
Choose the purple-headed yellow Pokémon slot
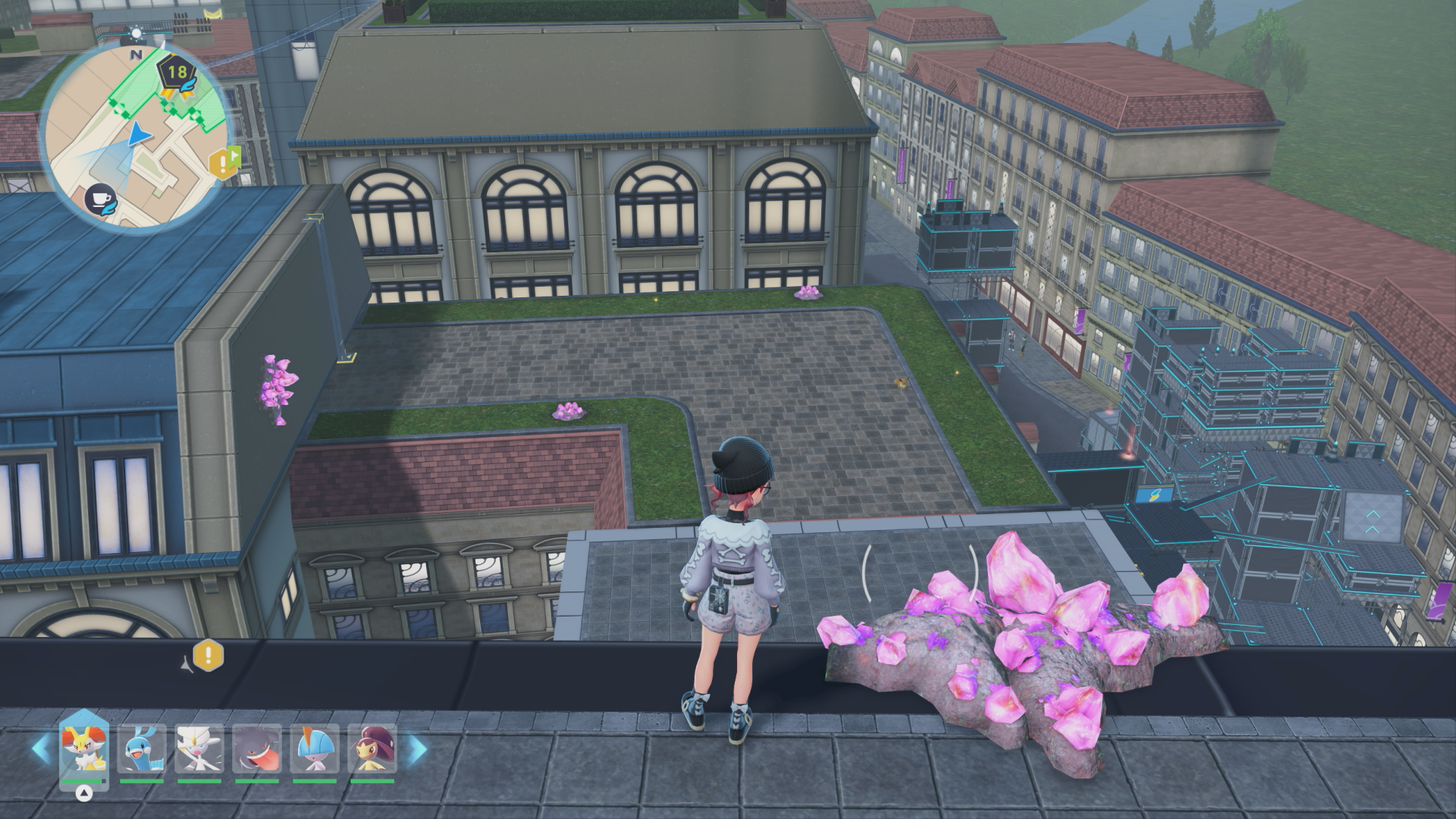click(372, 749)
